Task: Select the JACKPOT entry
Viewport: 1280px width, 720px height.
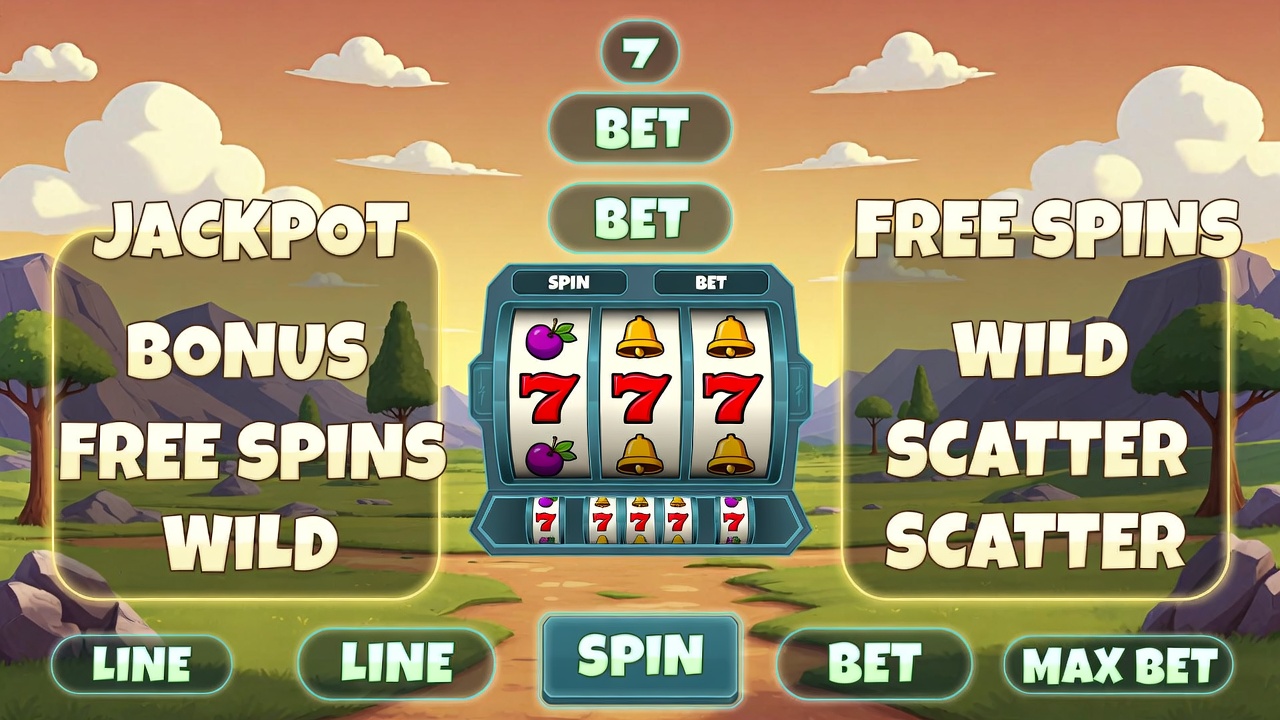Action: pyautogui.click(x=250, y=228)
